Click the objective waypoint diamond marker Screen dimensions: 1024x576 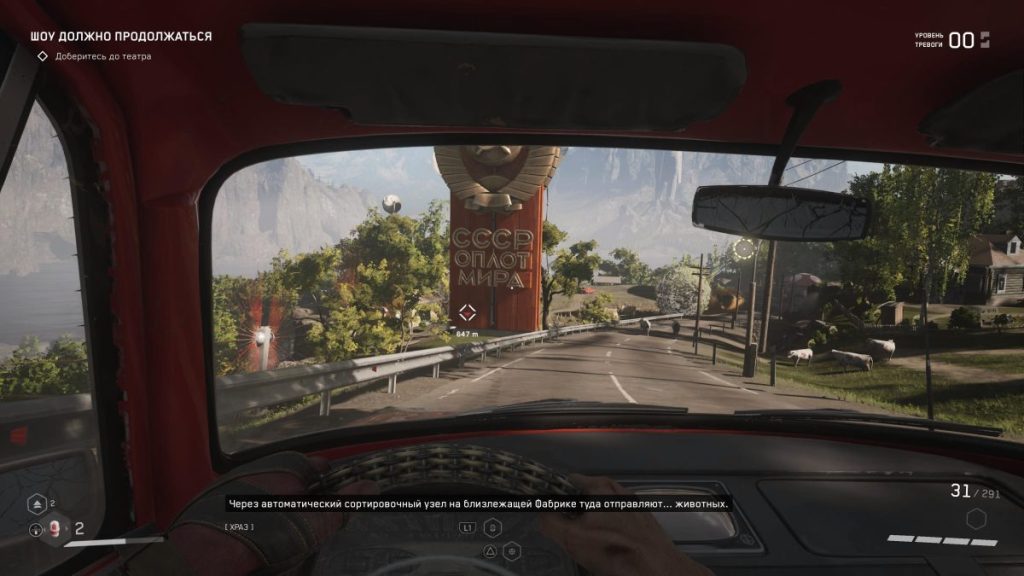pyautogui.click(x=466, y=311)
